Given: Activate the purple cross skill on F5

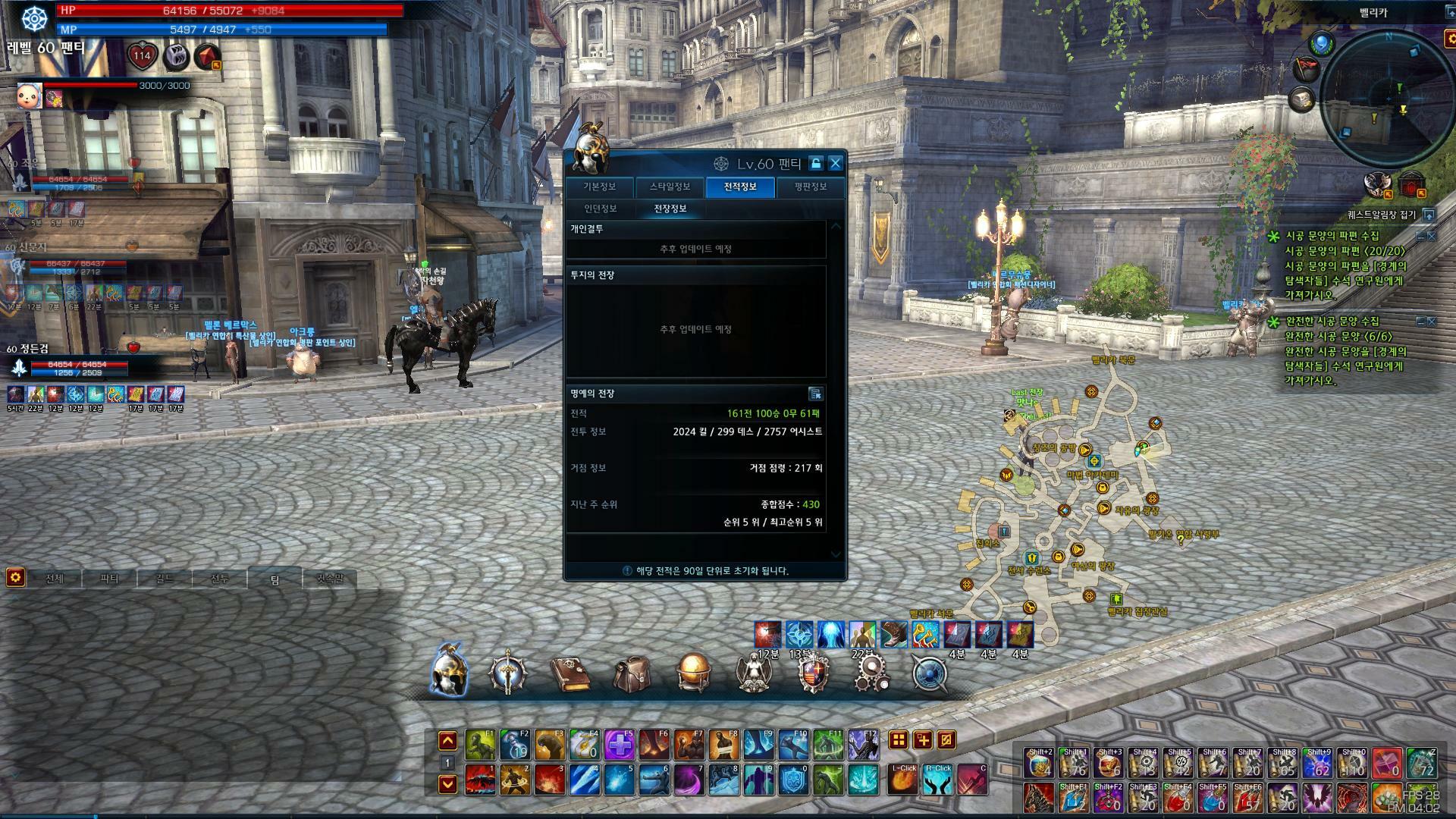Looking at the screenshot, I should (619, 745).
